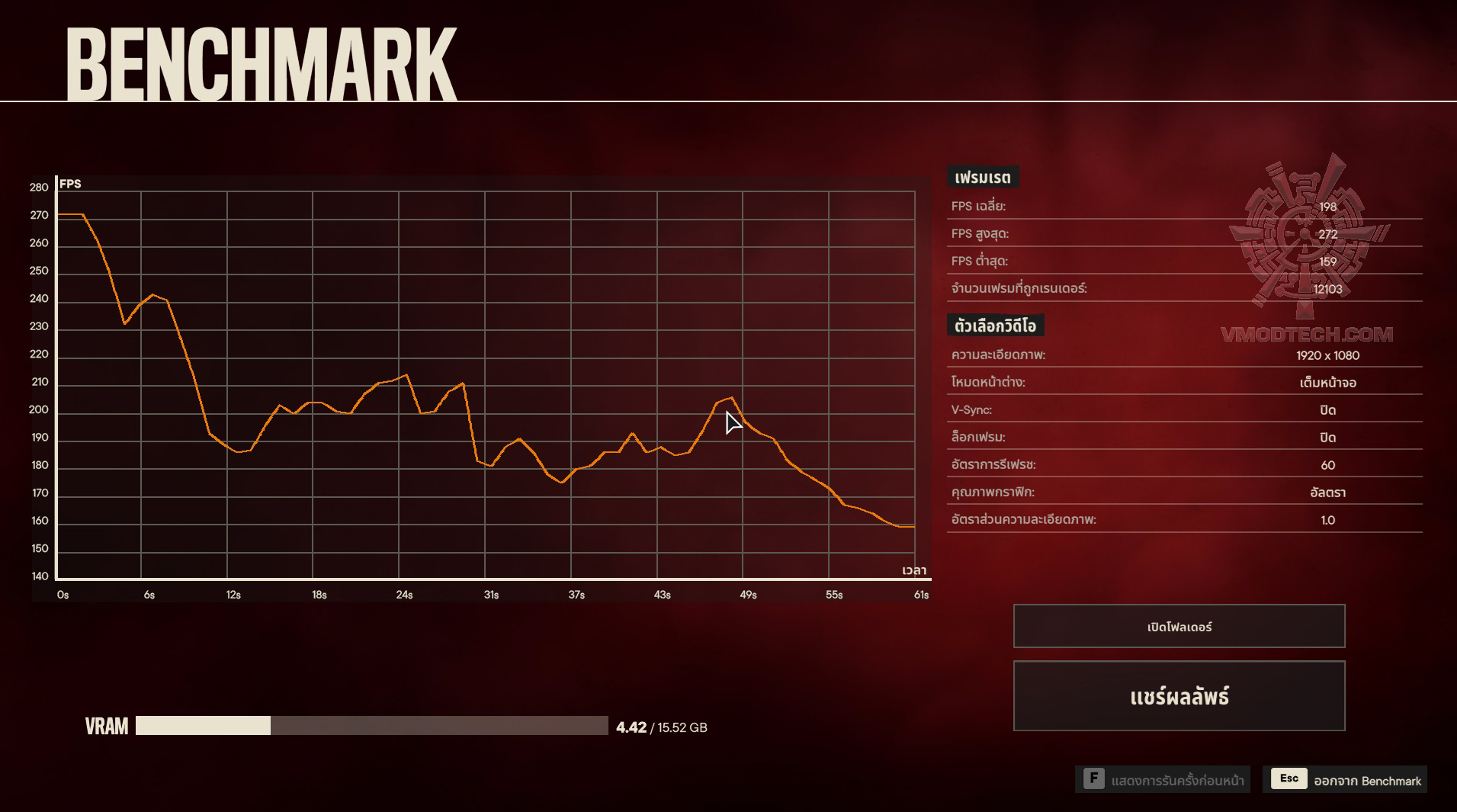The image size is (1457, 812).
Task: Open the benchmark results folder (เปิดโฟลเดอร์)
Action: point(1179,626)
